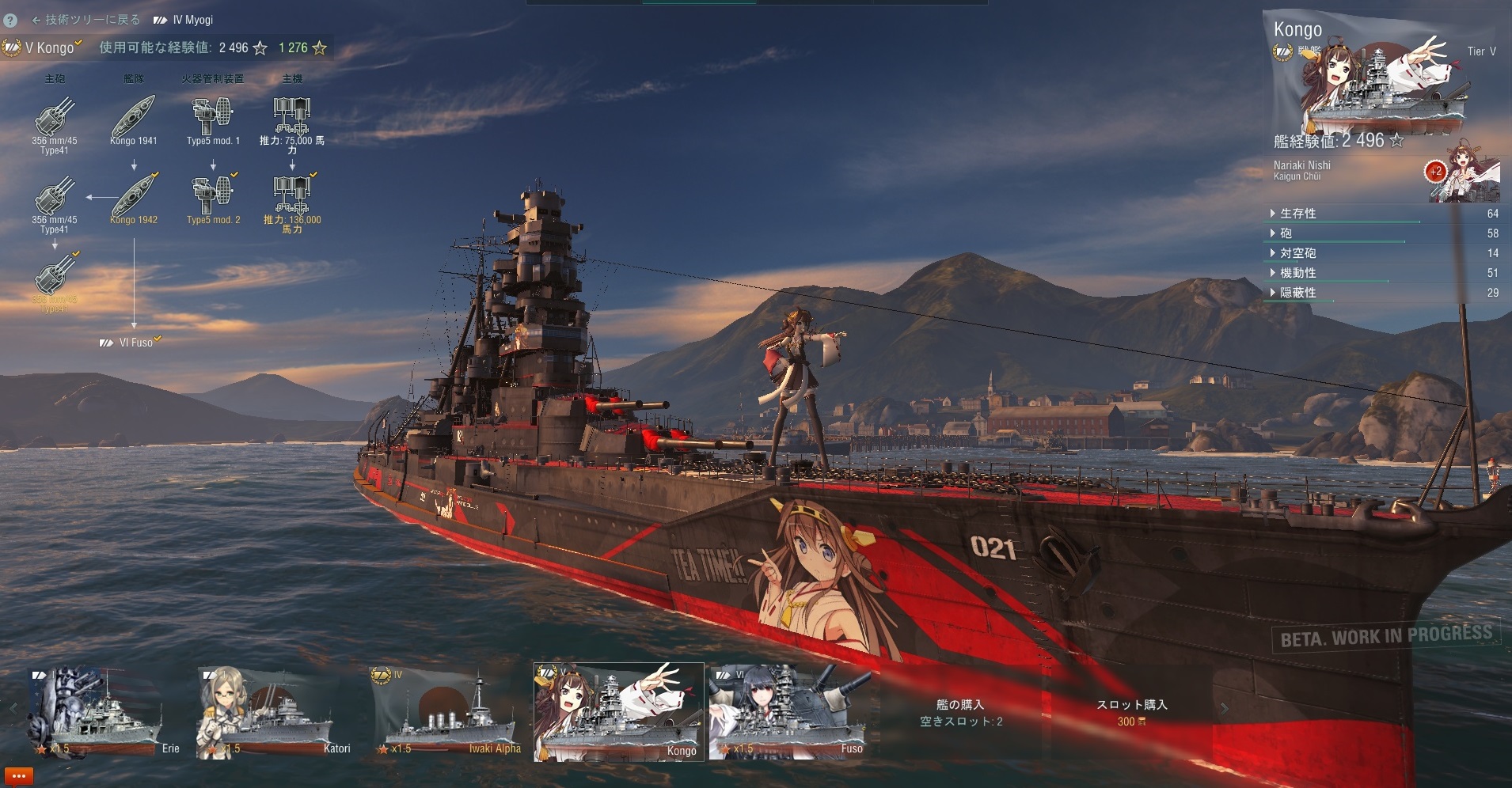Open the red chat button
The width and height of the screenshot is (1512, 788).
click(18, 776)
